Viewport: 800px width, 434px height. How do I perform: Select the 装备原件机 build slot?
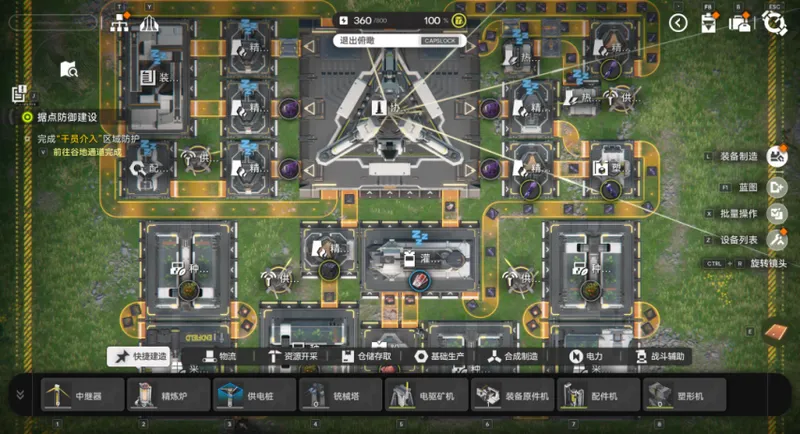513,395
